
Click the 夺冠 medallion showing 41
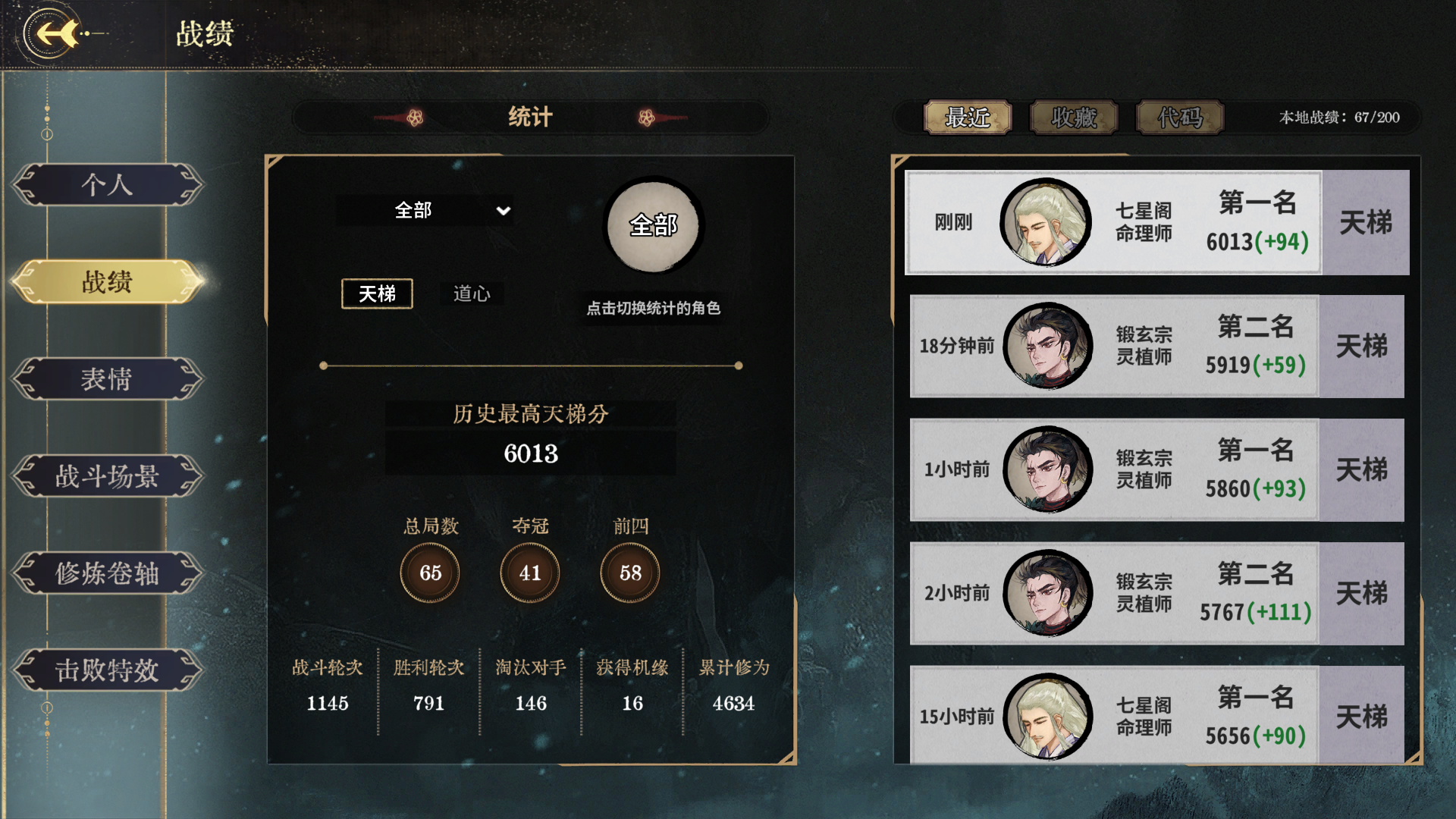pyautogui.click(x=529, y=573)
